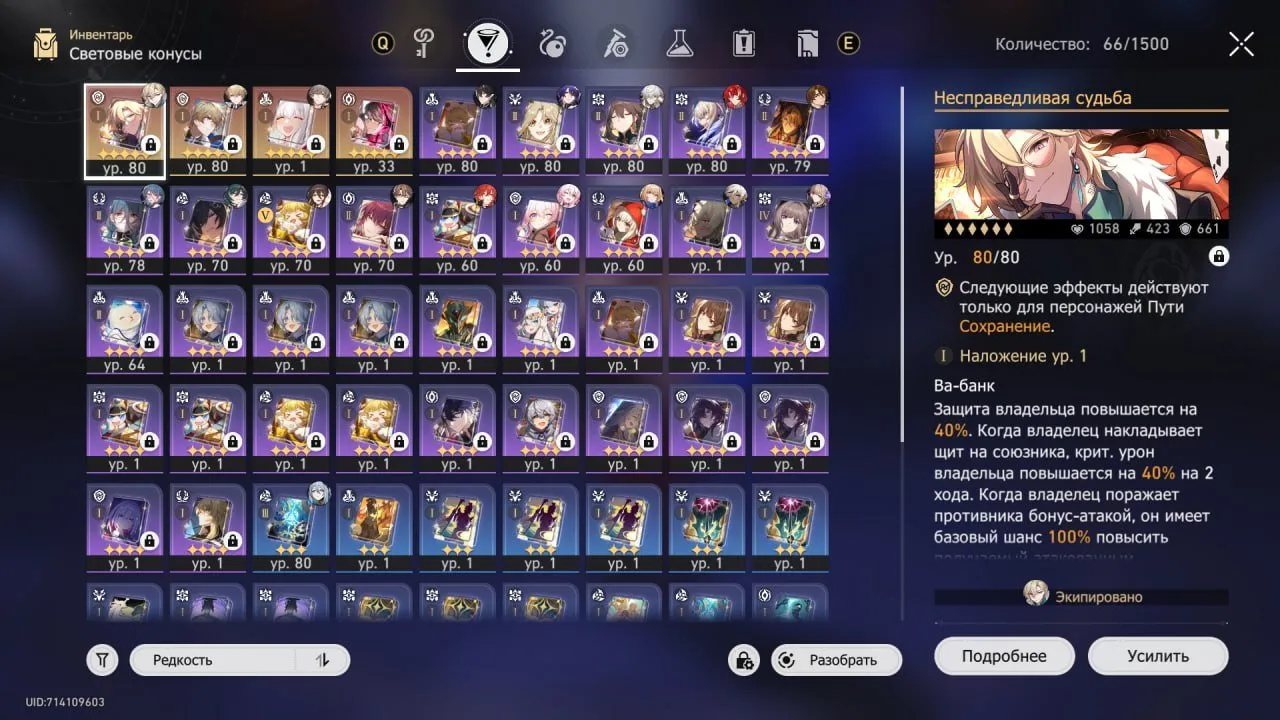Image resolution: width=1280 pixels, height=720 pixels.
Task: Click the Подробнее button
Action: [x=1004, y=655]
